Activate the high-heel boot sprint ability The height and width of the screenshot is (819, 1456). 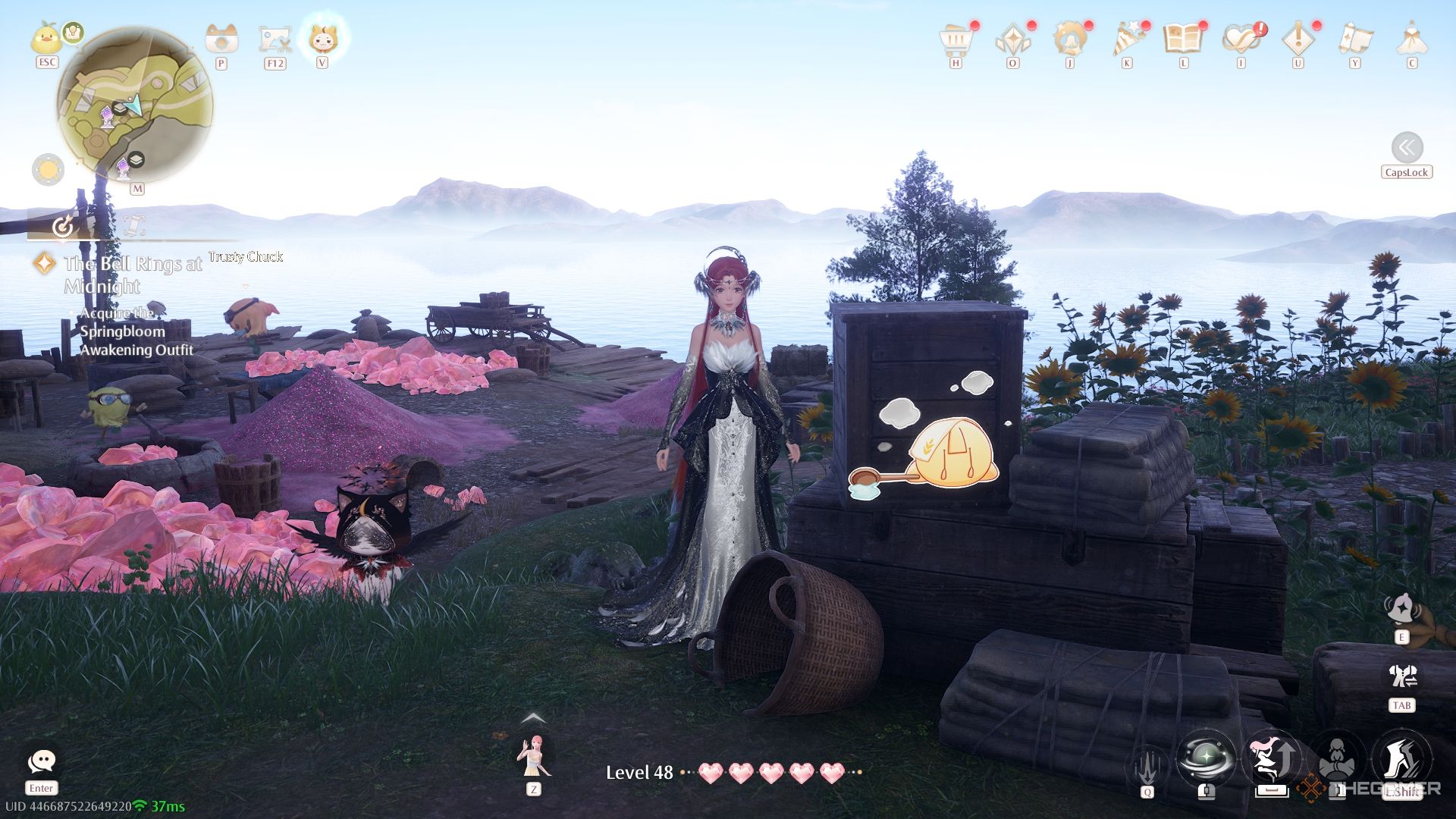[1401, 758]
